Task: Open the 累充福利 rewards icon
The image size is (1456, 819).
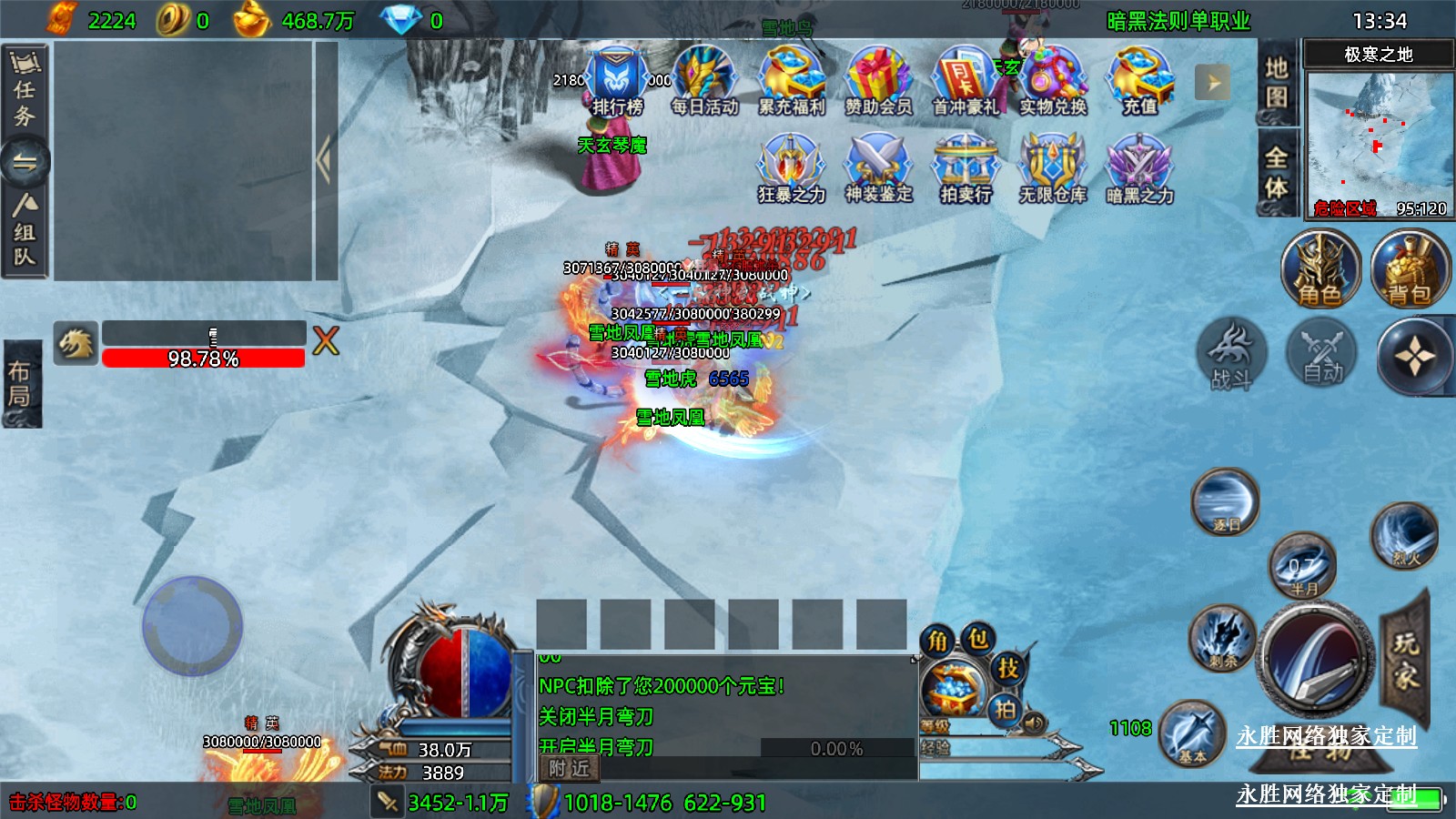Action: pos(792,82)
